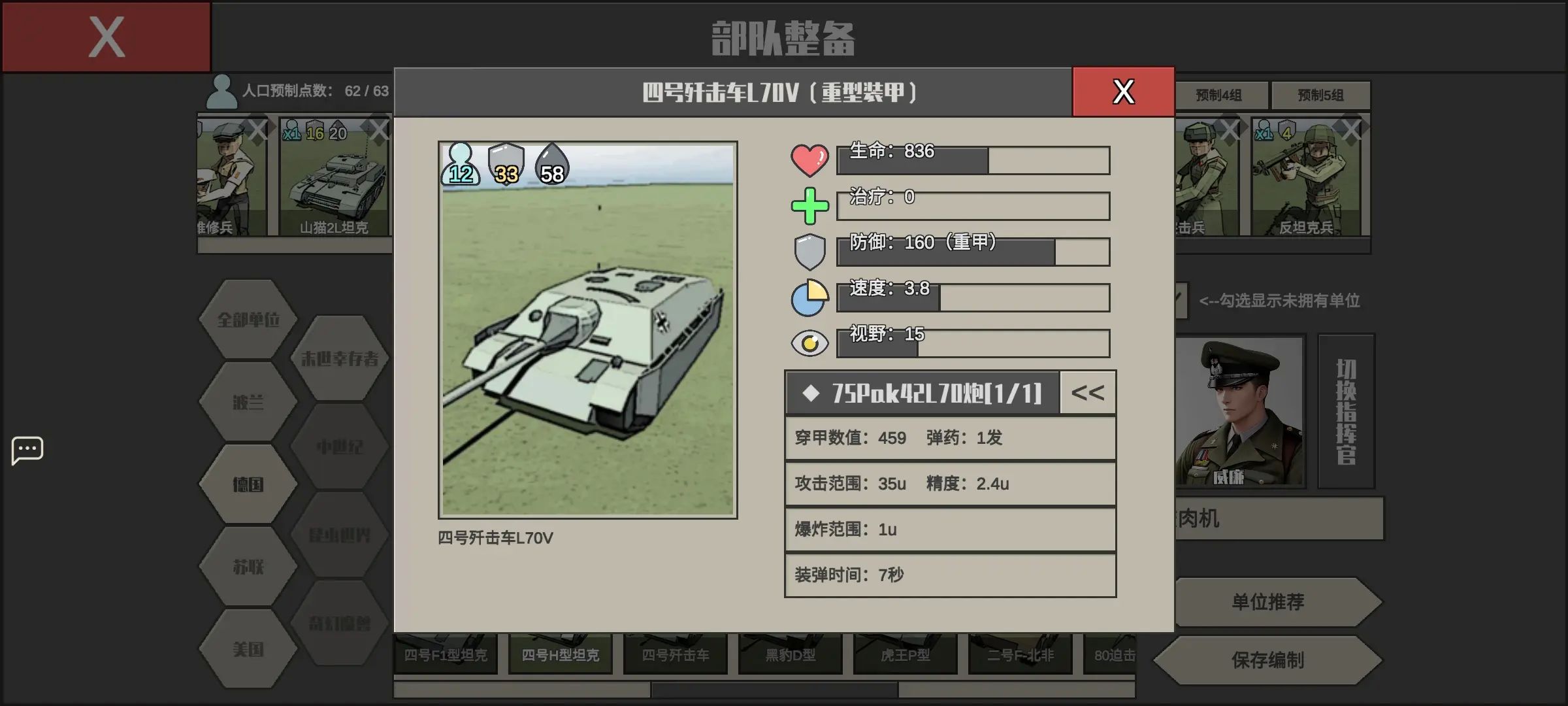Viewport: 1568px width, 706px height.
Task: Open the chat bubble on the left edge
Action: click(27, 450)
